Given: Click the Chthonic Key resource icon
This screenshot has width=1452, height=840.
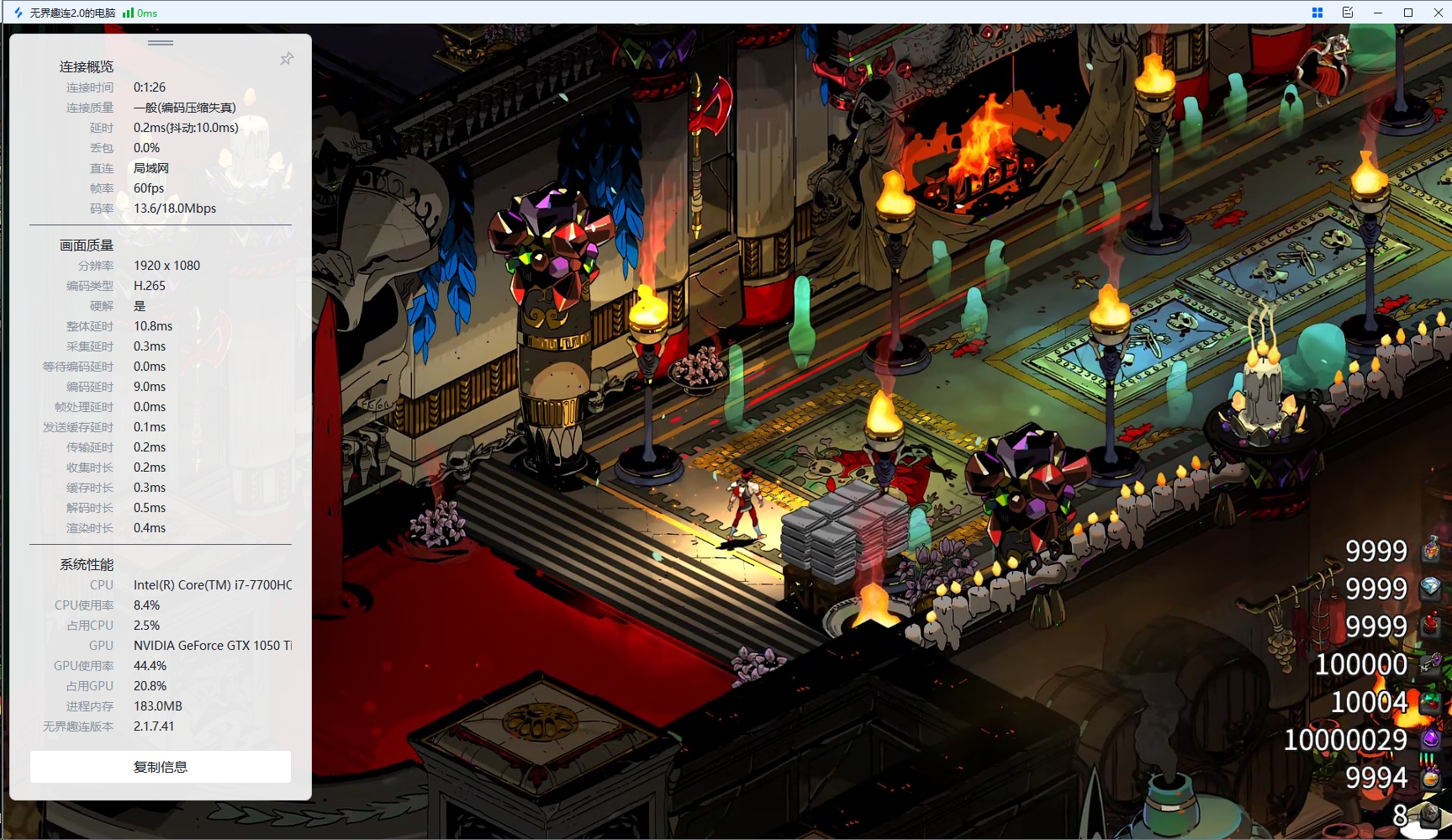Looking at the screenshot, I should 1431,663.
